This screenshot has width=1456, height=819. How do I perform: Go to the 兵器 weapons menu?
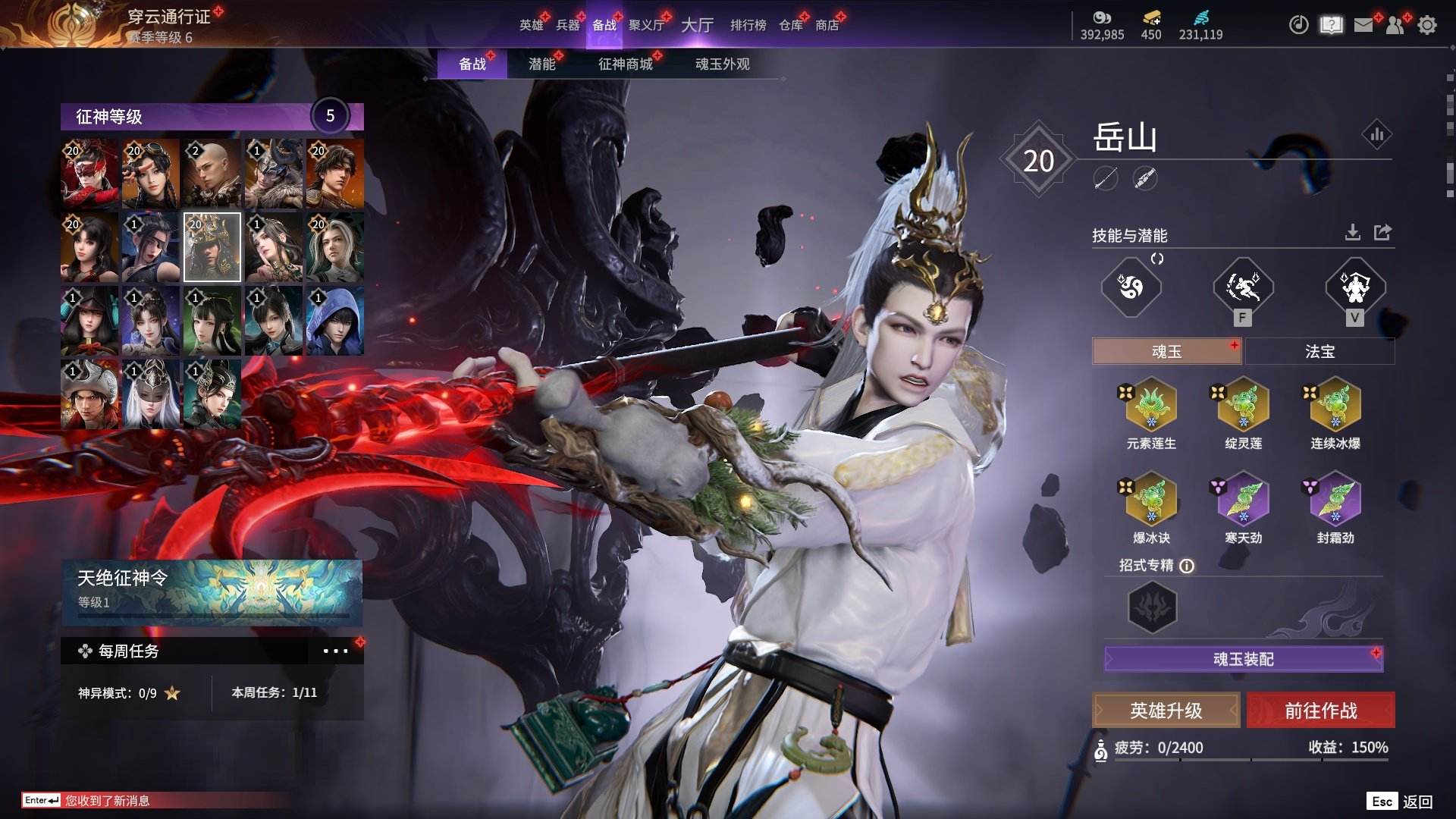click(x=567, y=25)
